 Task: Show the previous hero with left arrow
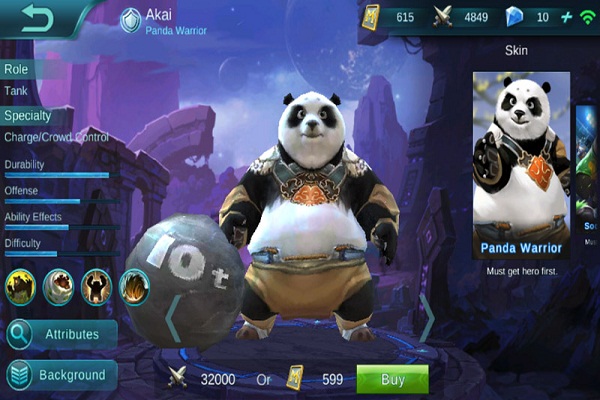(x=172, y=318)
